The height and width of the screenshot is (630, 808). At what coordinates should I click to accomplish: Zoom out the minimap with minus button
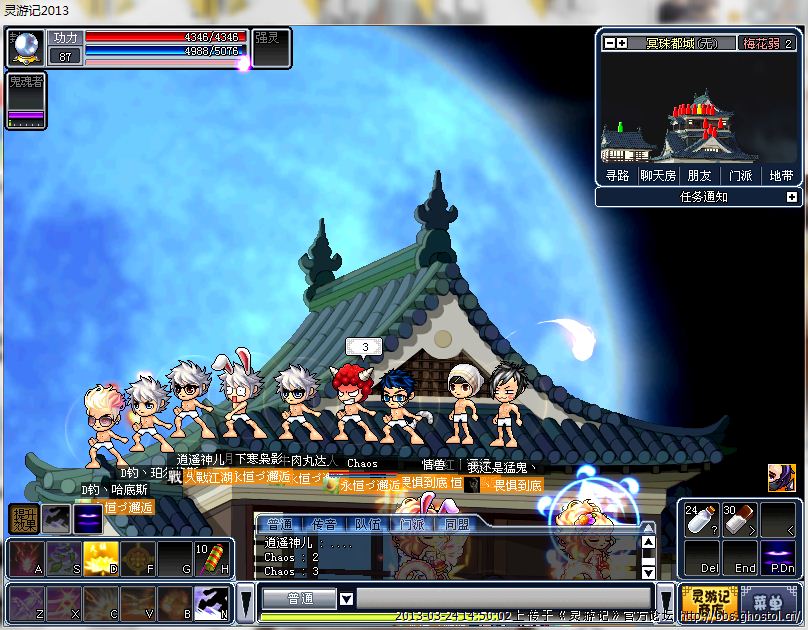click(x=609, y=43)
